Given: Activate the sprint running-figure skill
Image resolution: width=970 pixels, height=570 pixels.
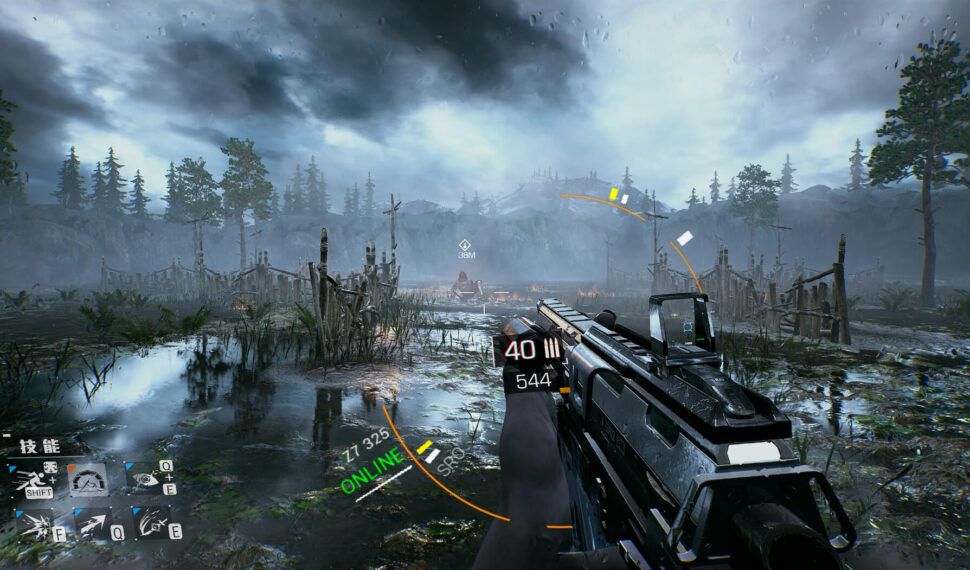Looking at the screenshot, I should (32, 479).
